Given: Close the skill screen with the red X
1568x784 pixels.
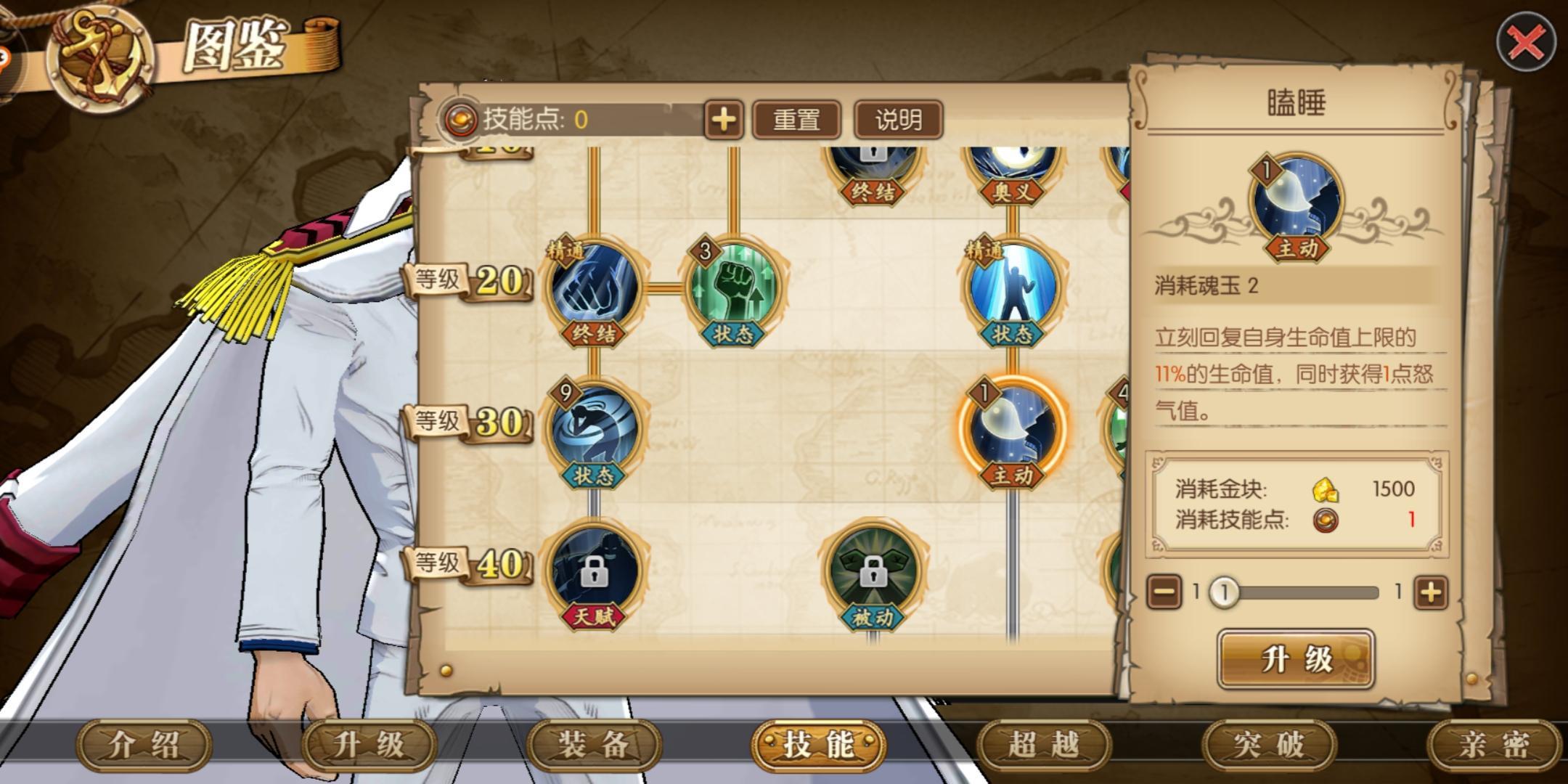Looking at the screenshot, I should (1525, 43).
